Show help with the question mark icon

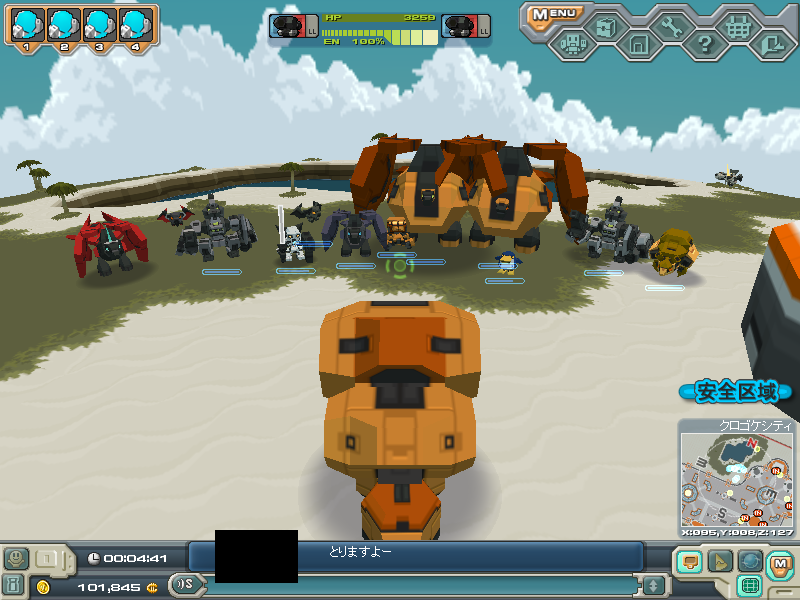tap(704, 44)
